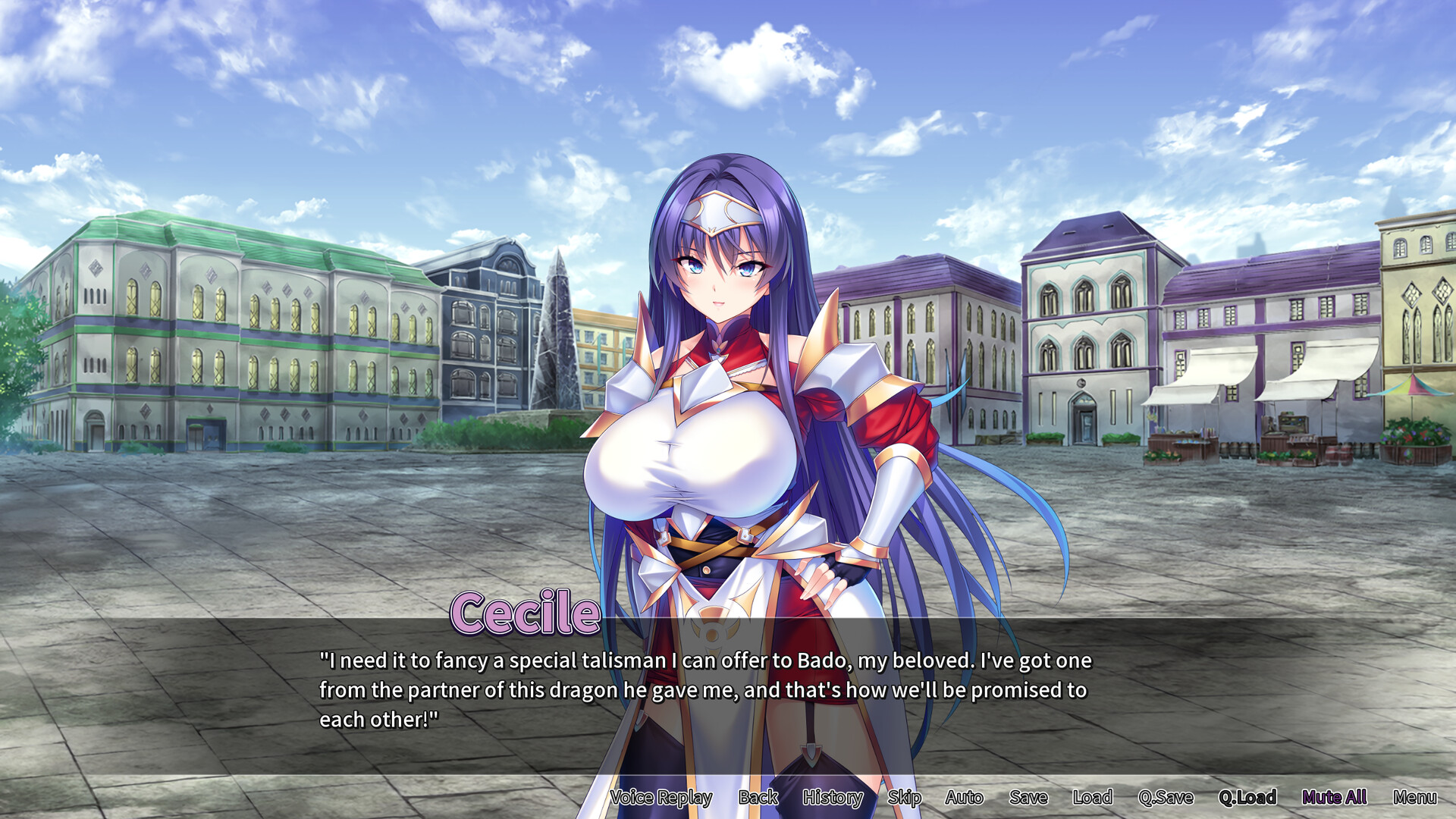1456x819 pixels.
Task: View backlog through the History option
Action: point(832,798)
